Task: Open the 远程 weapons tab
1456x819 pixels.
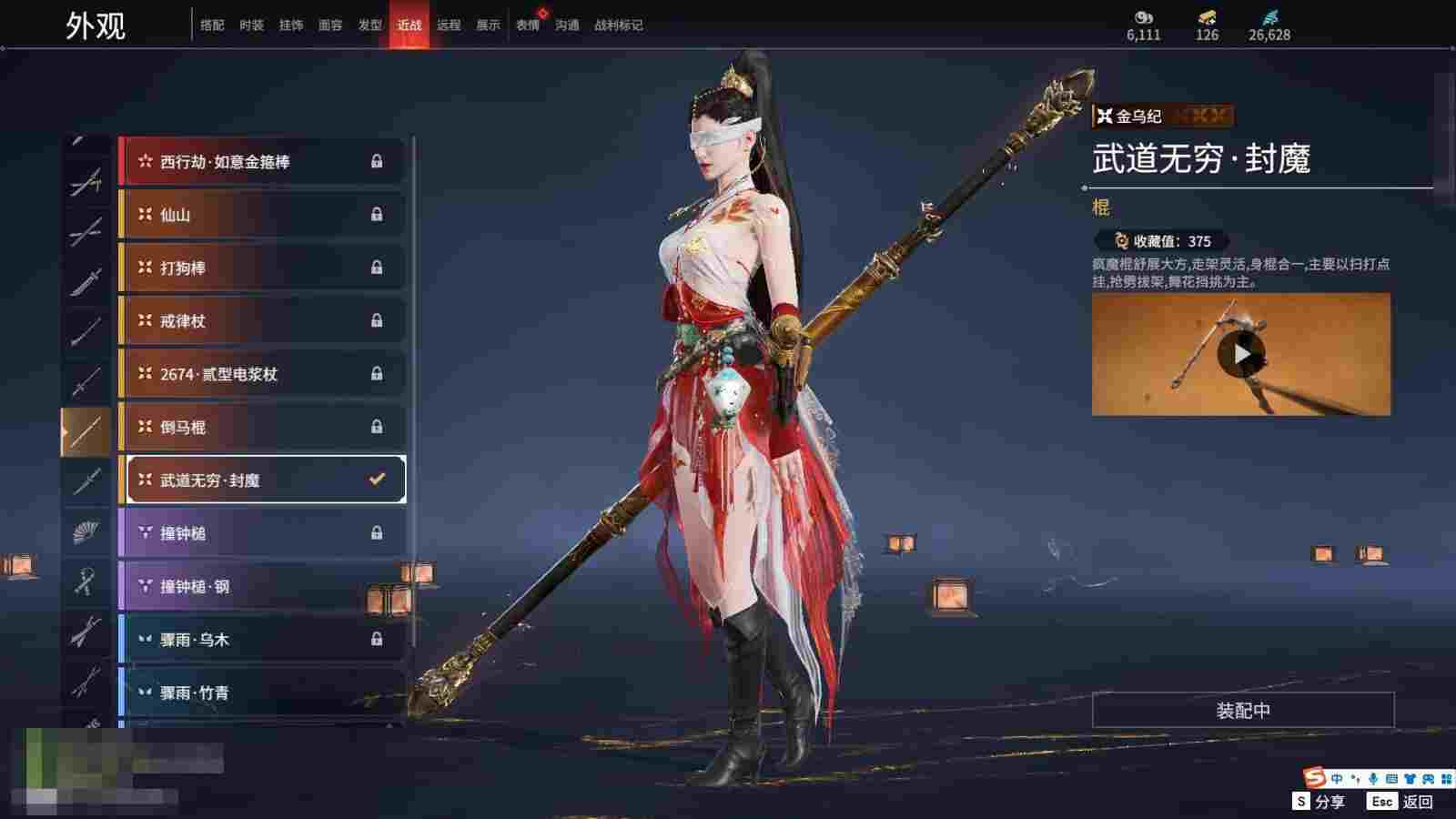Action: [449, 25]
